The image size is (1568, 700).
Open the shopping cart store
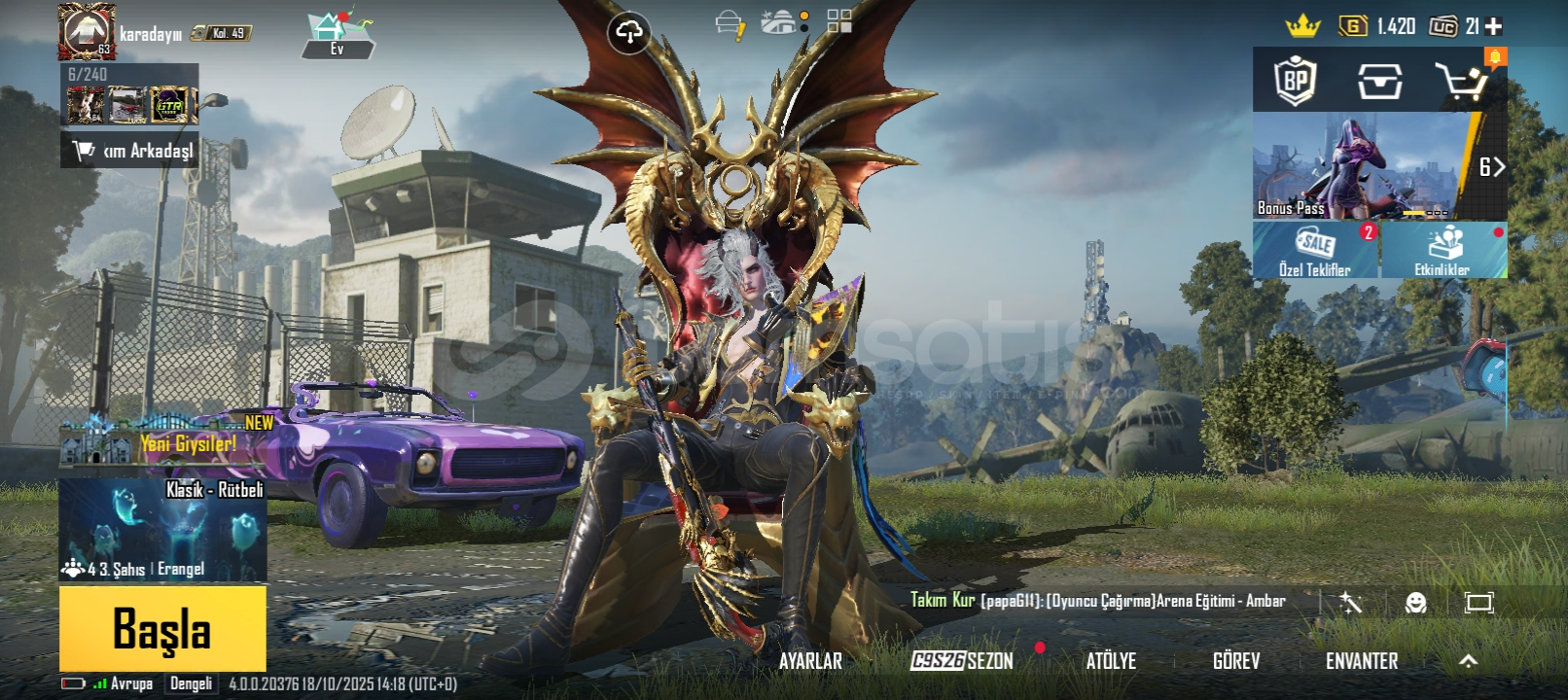(1462, 82)
